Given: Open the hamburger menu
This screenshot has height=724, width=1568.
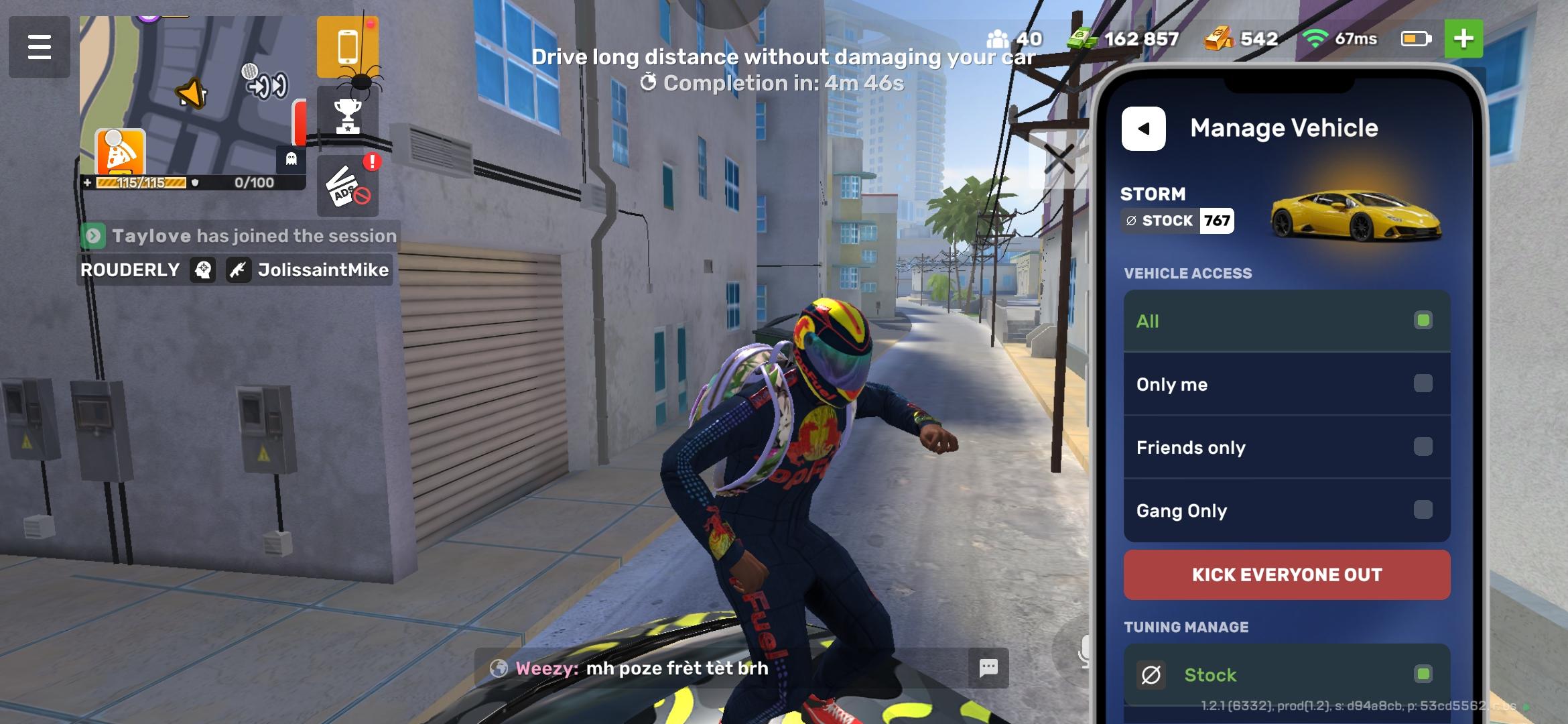Looking at the screenshot, I should pyautogui.click(x=39, y=46).
